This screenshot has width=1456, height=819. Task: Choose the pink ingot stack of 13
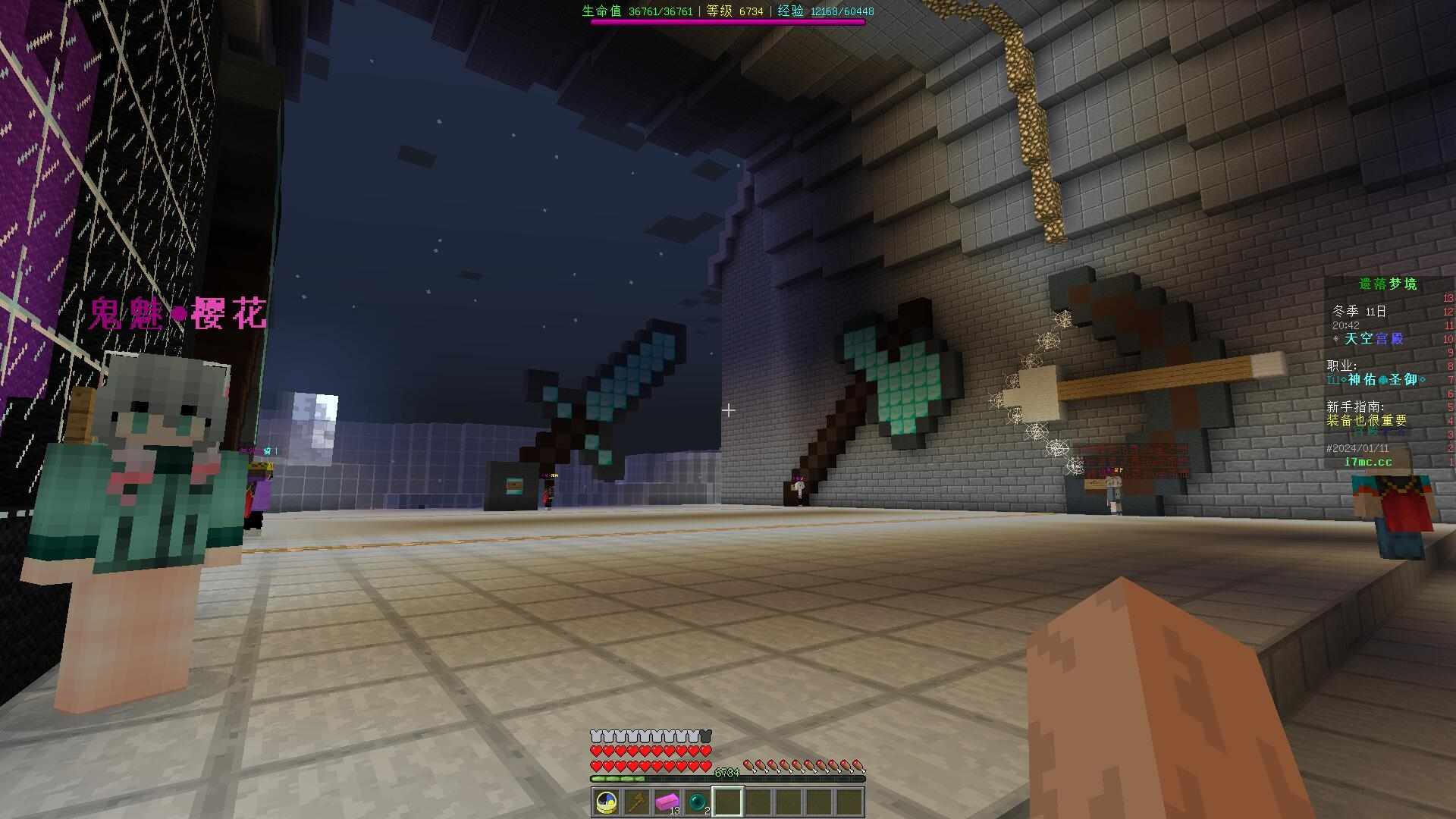667,802
